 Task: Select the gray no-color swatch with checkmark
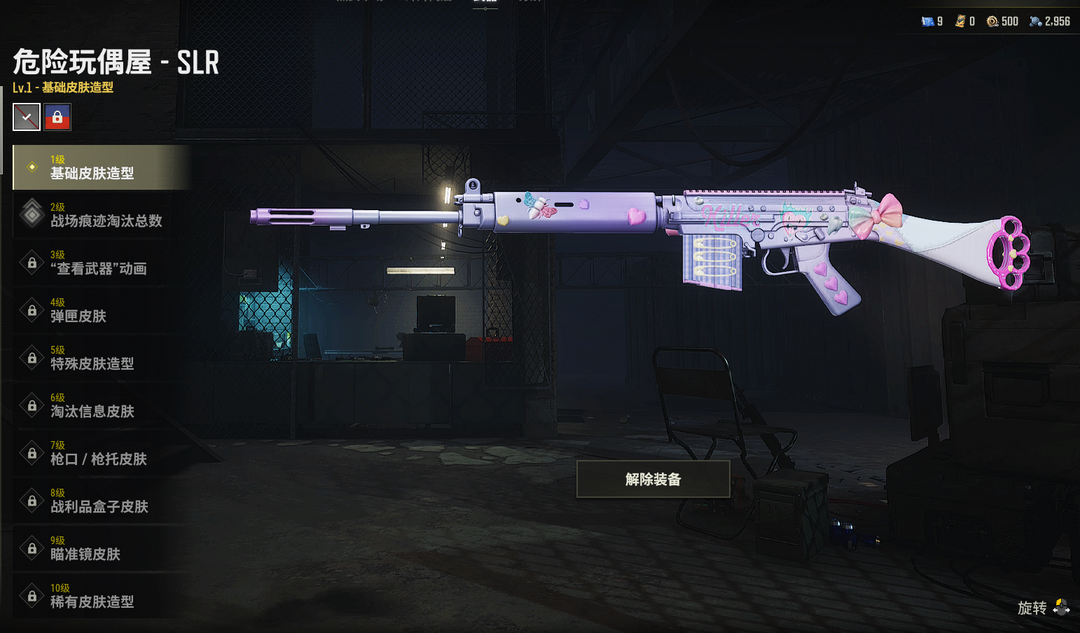pyautogui.click(x=27, y=117)
